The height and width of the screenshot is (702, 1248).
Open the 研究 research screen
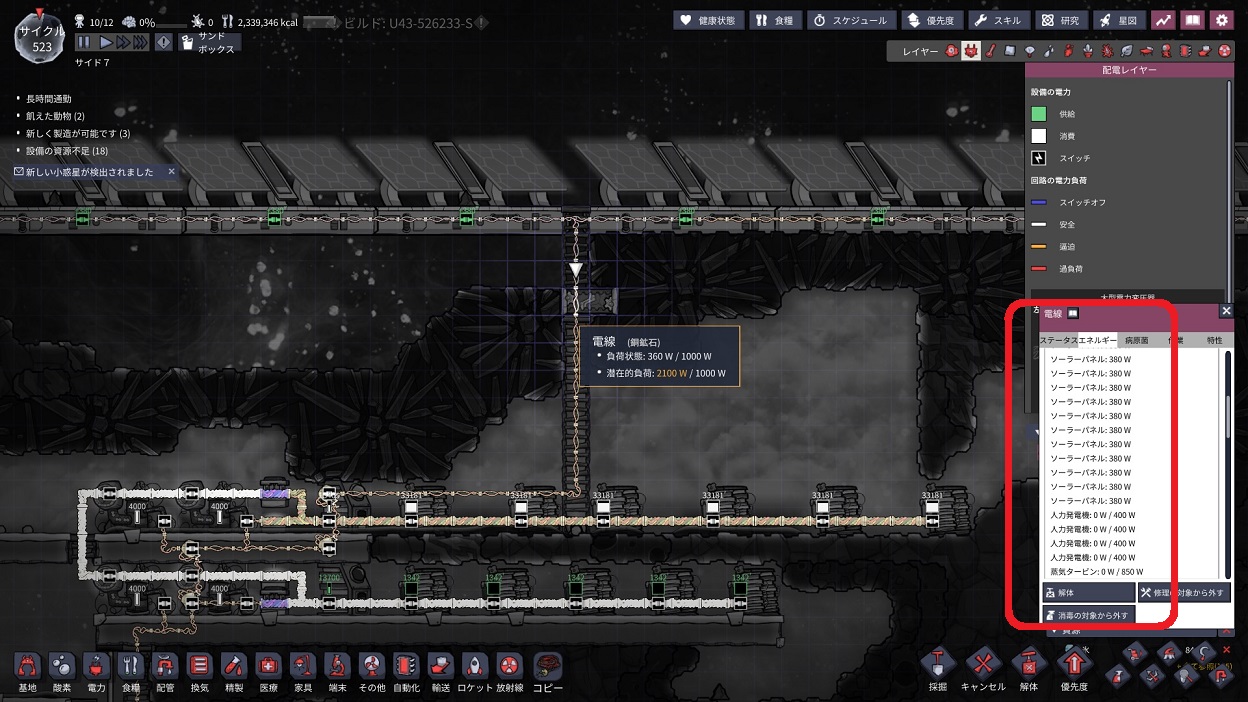(x=1060, y=20)
